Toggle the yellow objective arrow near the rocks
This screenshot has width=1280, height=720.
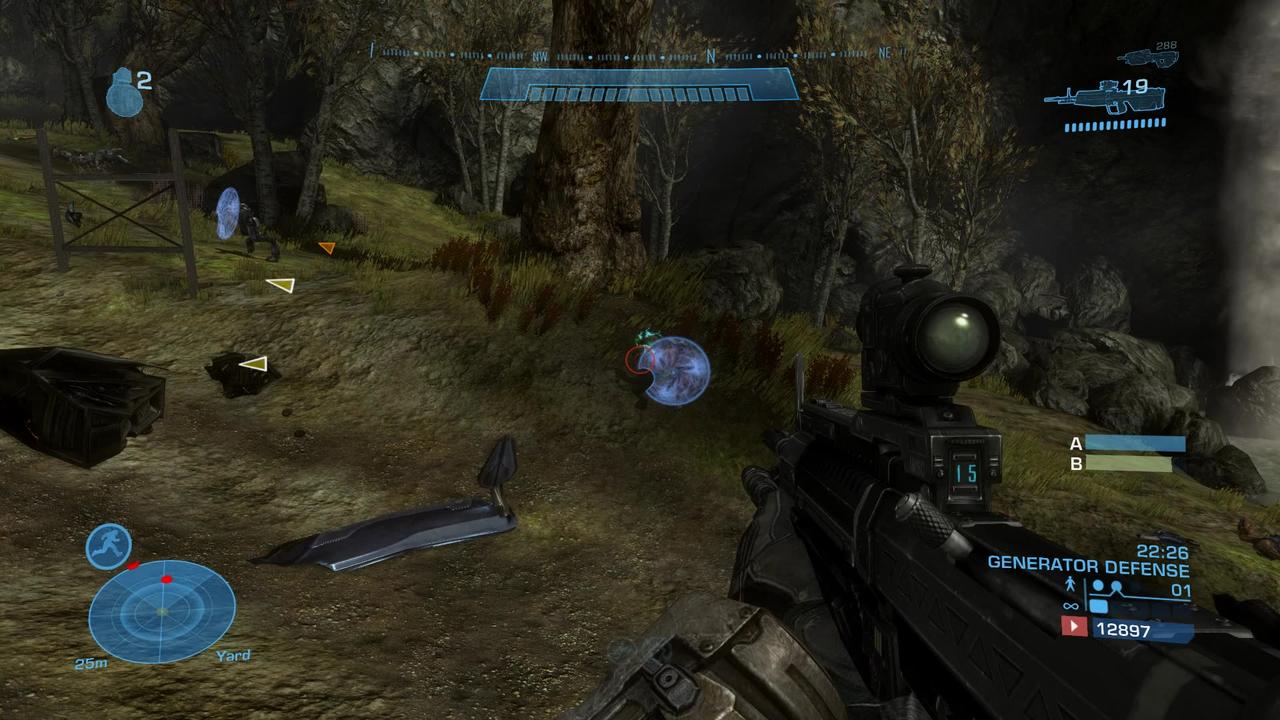click(x=255, y=364)
